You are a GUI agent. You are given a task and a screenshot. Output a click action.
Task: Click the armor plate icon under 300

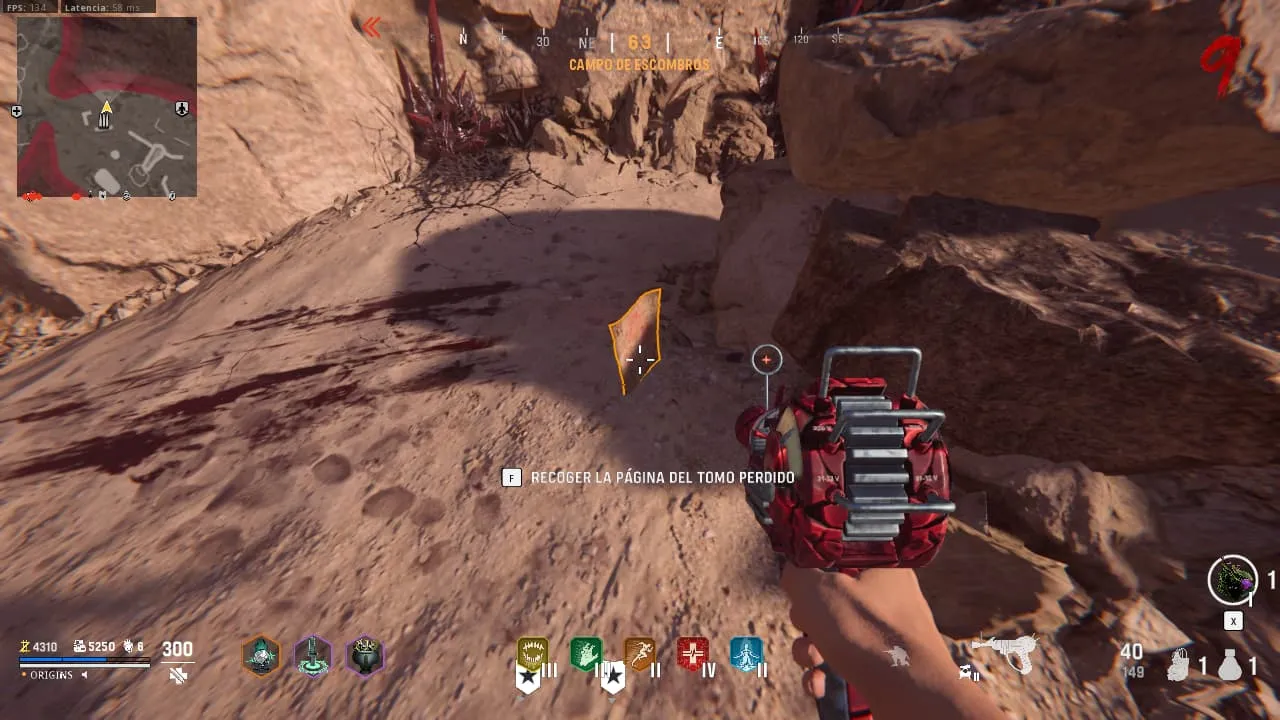pos(178,676)
